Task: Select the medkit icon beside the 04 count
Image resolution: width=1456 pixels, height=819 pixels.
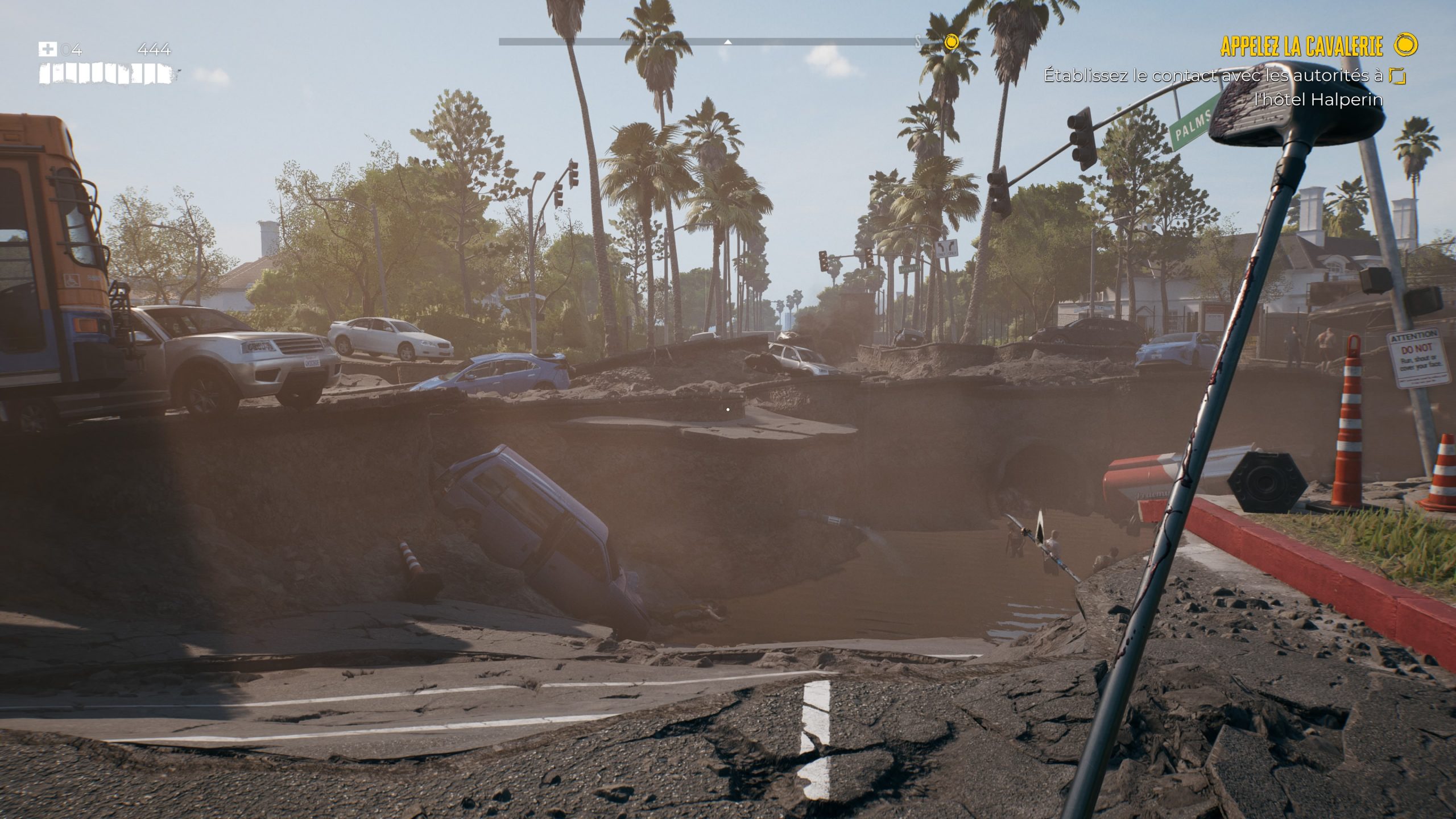Action: pyautogui.click(x=48, y=49)
